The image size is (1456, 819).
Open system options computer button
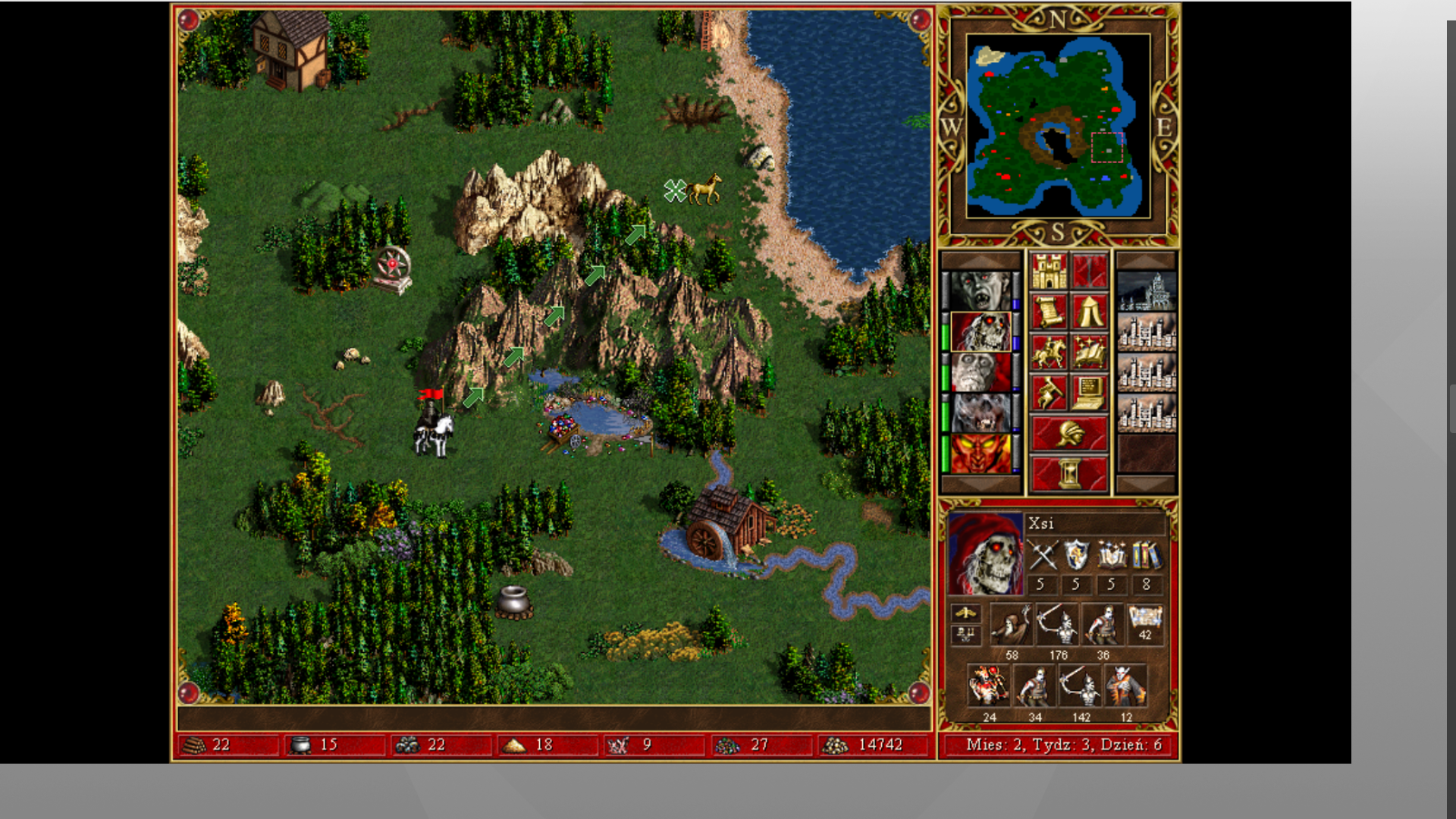click(1089, 393)
